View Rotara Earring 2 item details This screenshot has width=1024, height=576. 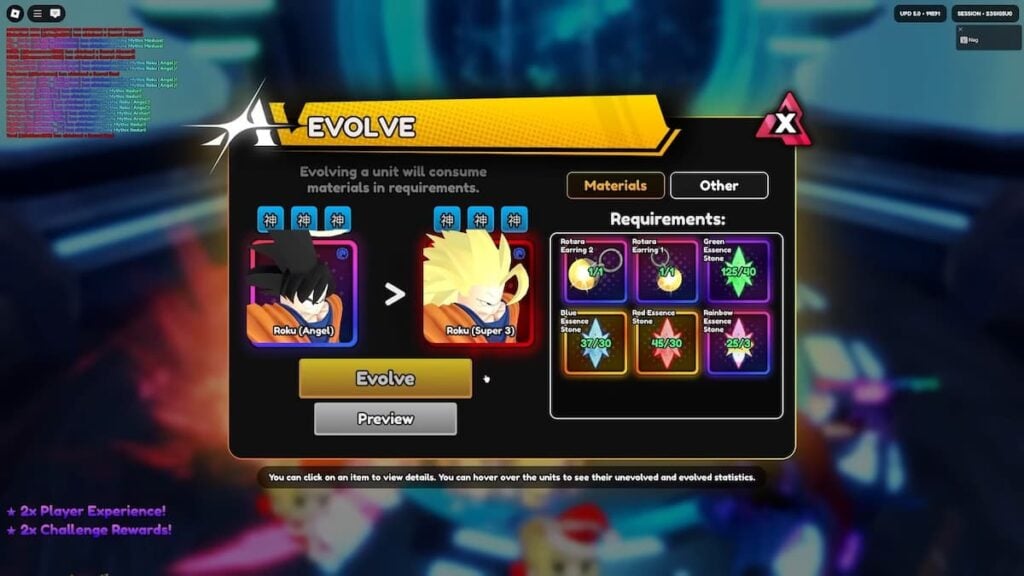tap(594, 270)
